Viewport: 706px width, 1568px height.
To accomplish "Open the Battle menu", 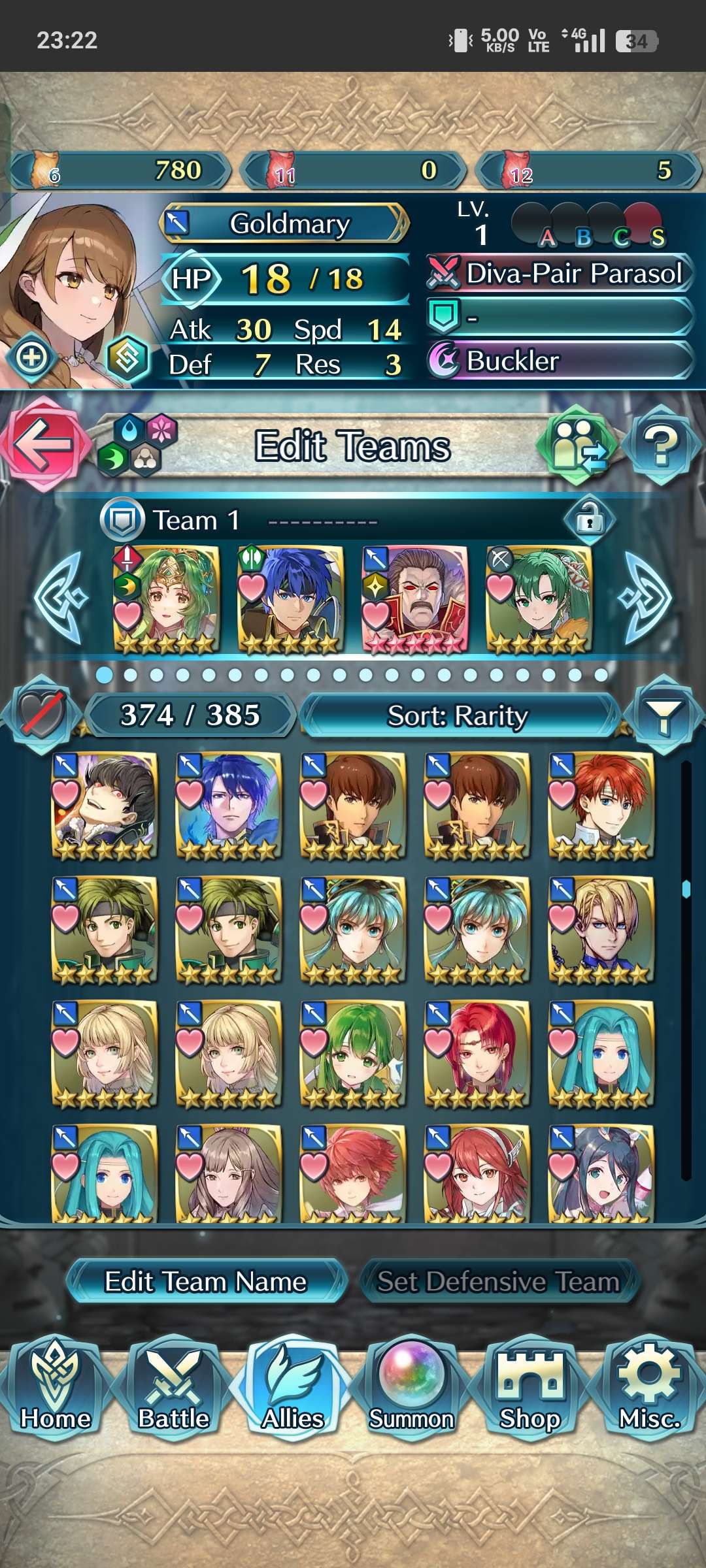I will (x=174, y=1386).
